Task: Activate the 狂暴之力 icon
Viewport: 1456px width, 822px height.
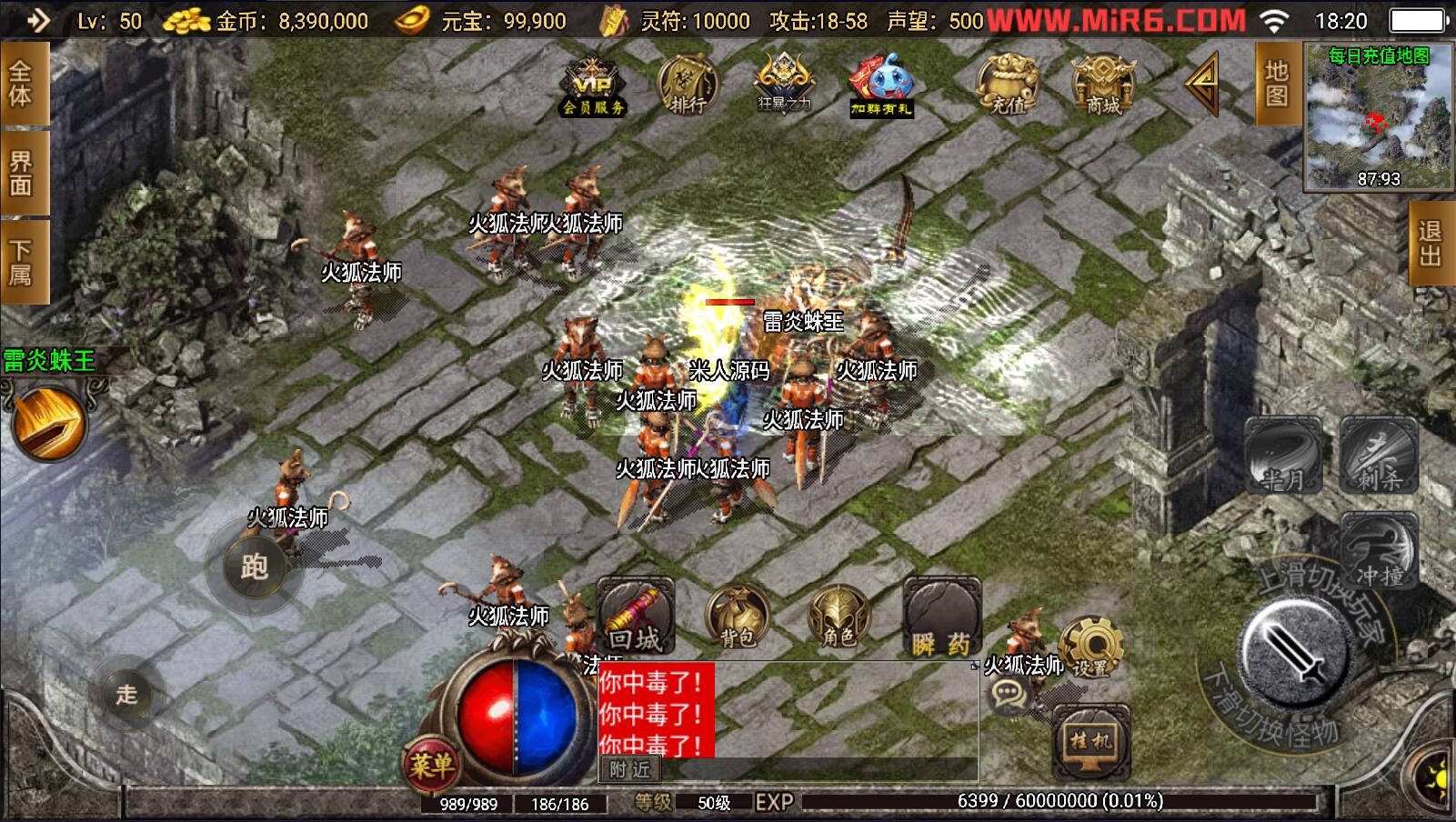Action: point(784,84)
